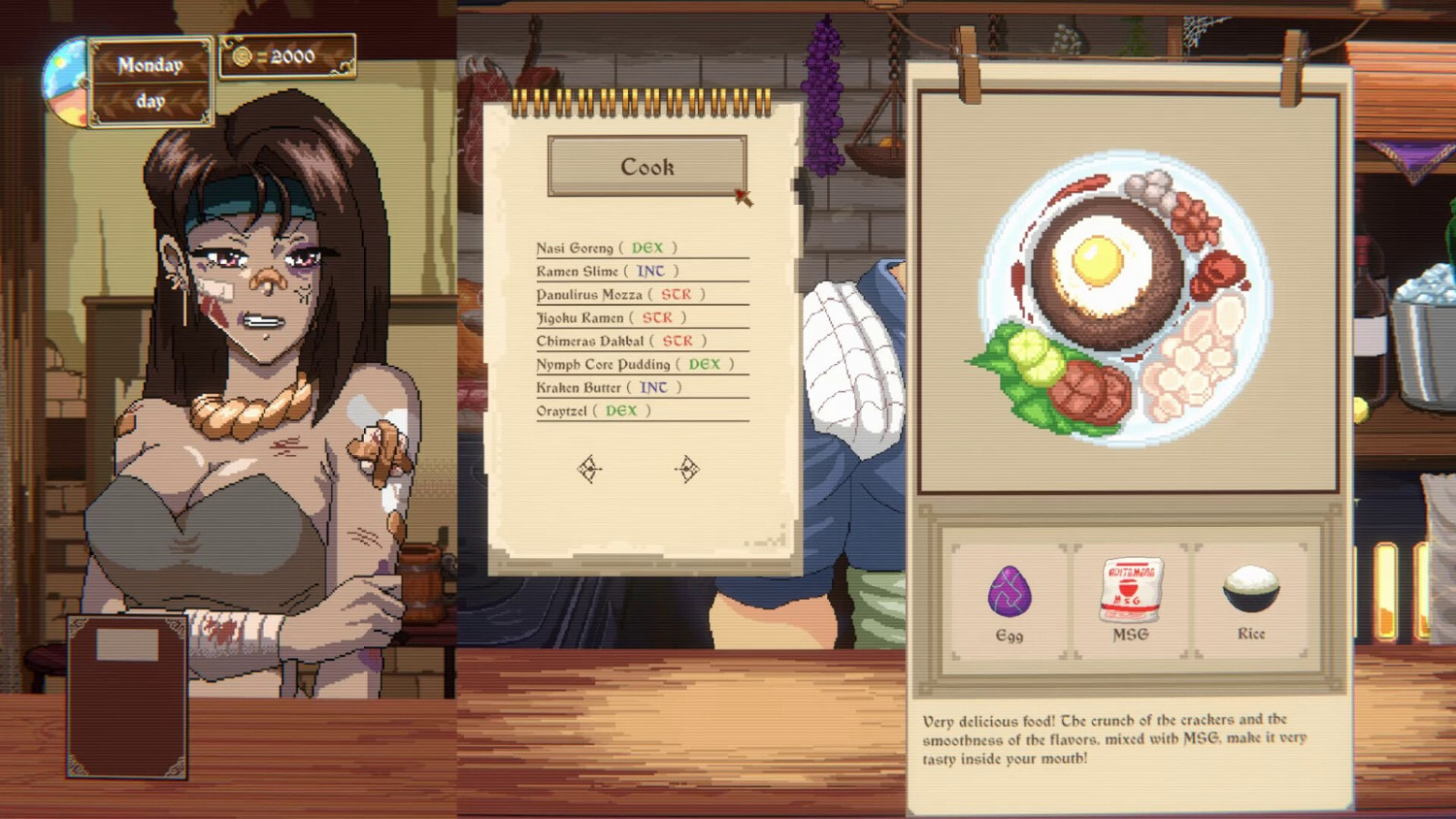Viewport: 1456px width, 819px height.
Task: Click the MSG ingredient icon
Action: point(1129,587)
